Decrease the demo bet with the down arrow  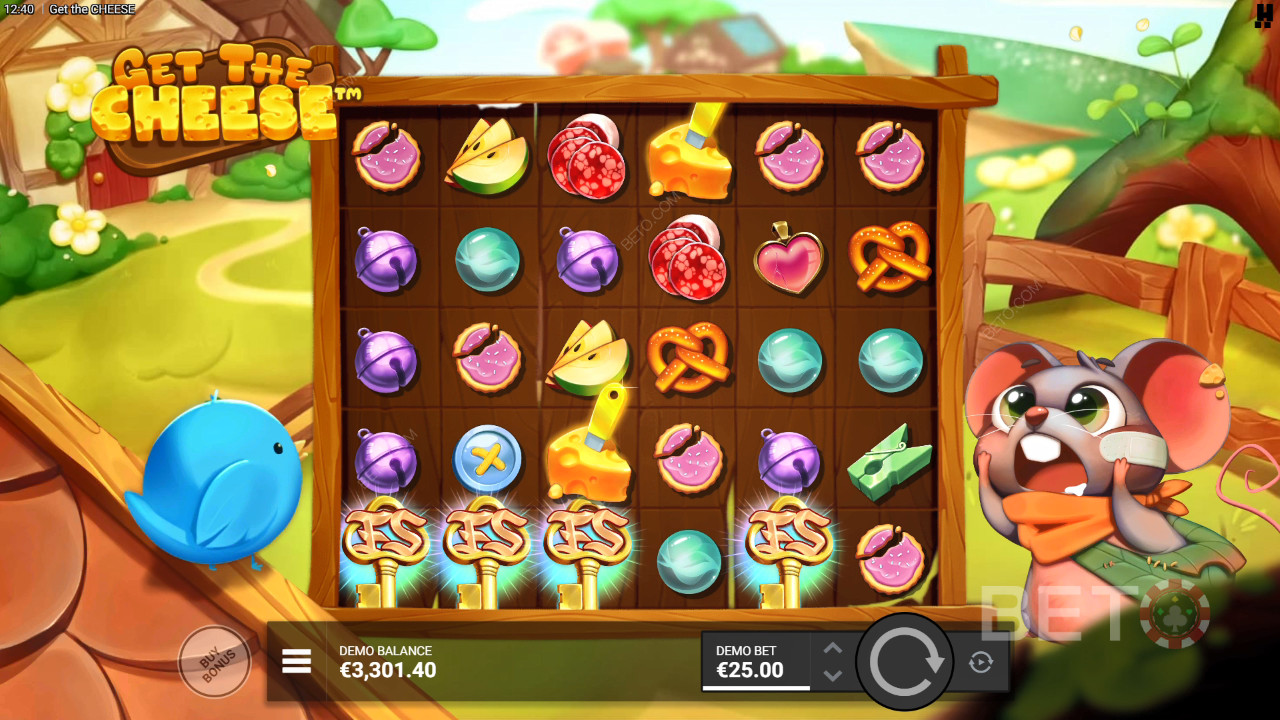tap(833, 675)
